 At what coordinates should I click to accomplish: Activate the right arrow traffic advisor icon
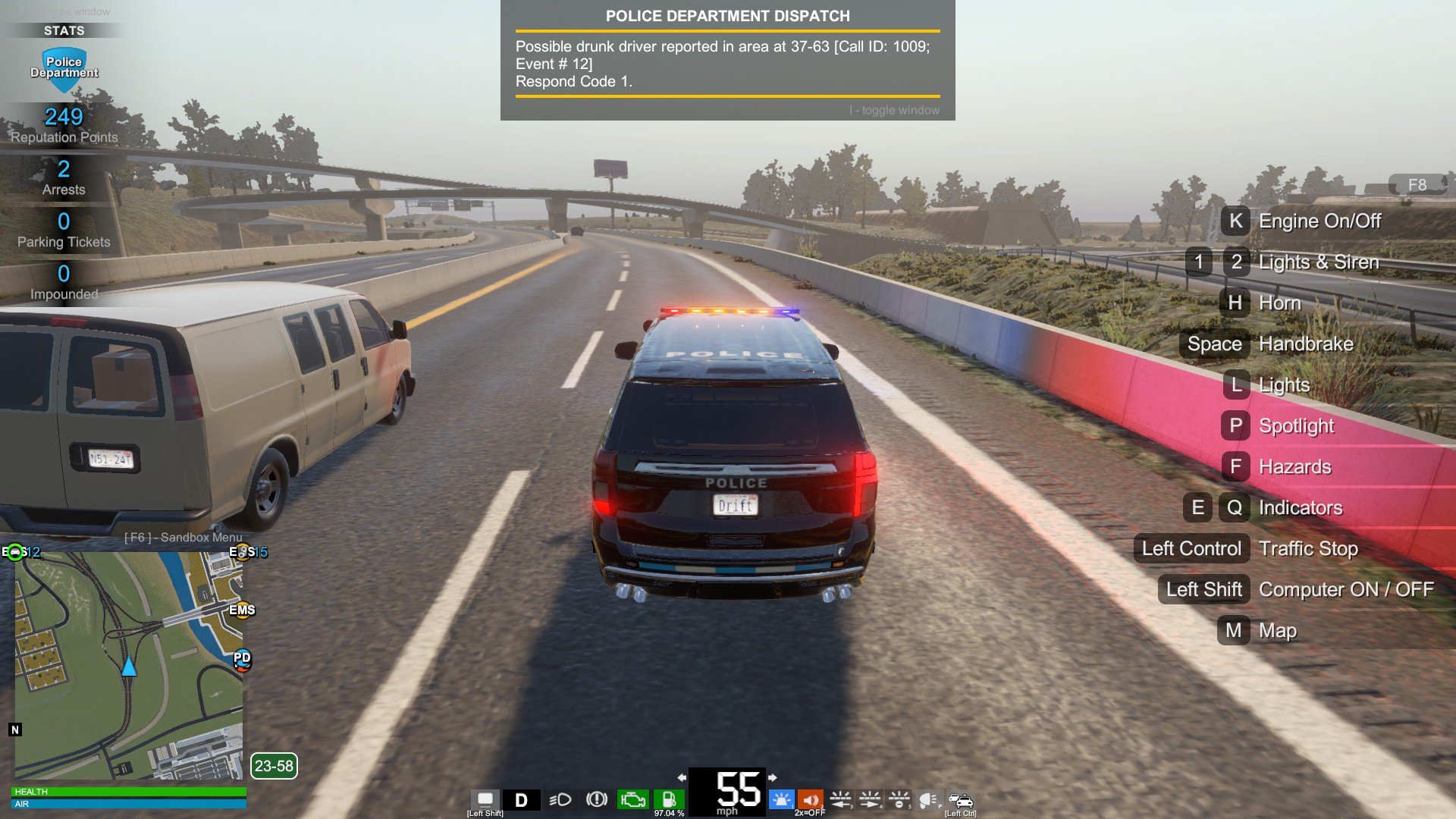(x=870, y=799)
